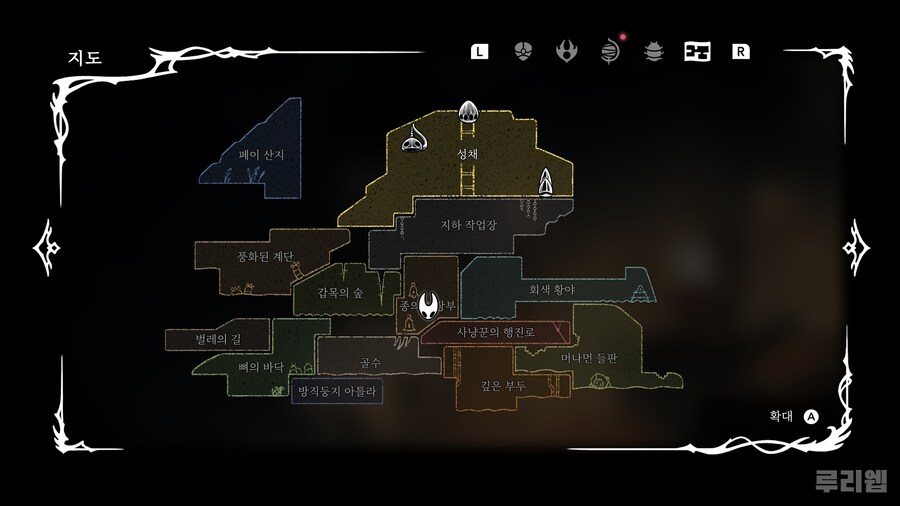Choose the 방직둥지 아틀라 location label
This screenshot has width=900, height=506.
[336, 391]
